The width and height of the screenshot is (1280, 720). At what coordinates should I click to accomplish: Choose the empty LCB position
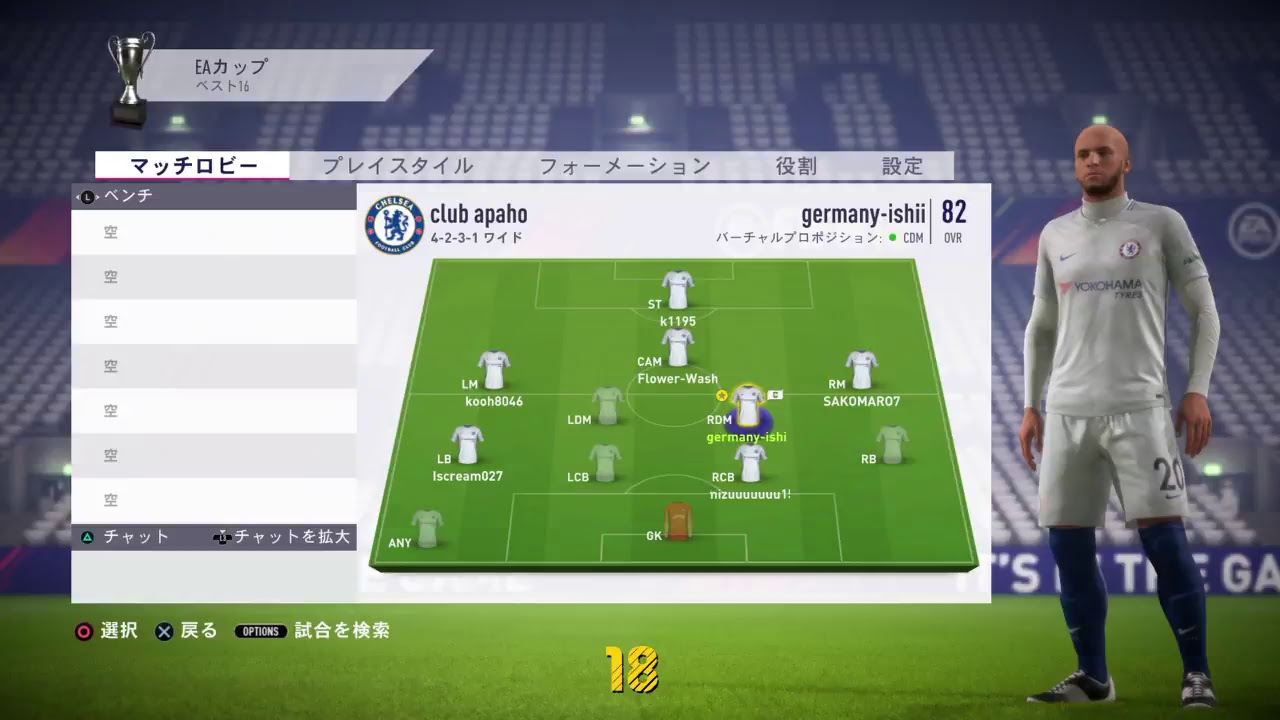tap(605, 463)
